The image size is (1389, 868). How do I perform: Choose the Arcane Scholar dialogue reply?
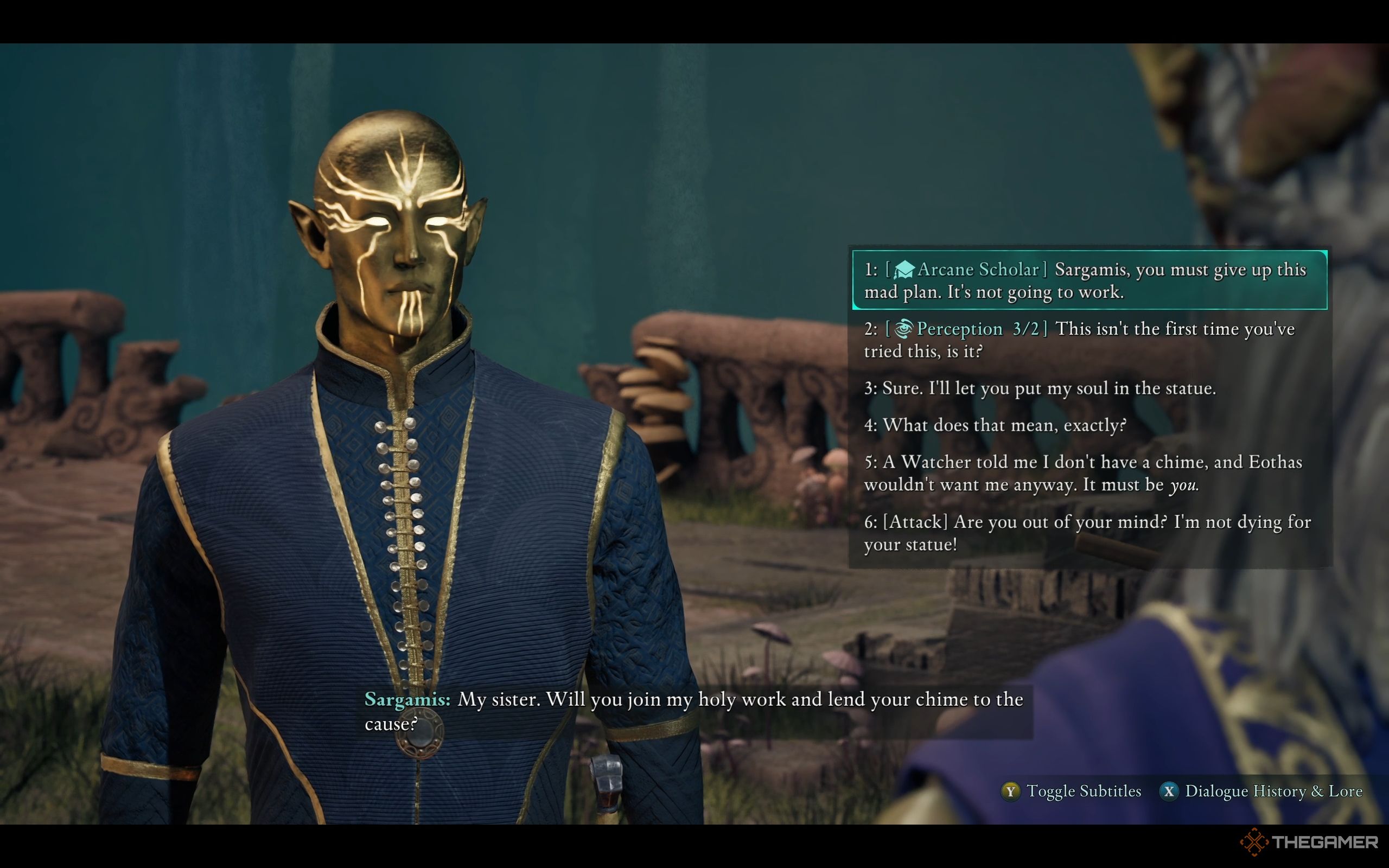(1088, 280)
